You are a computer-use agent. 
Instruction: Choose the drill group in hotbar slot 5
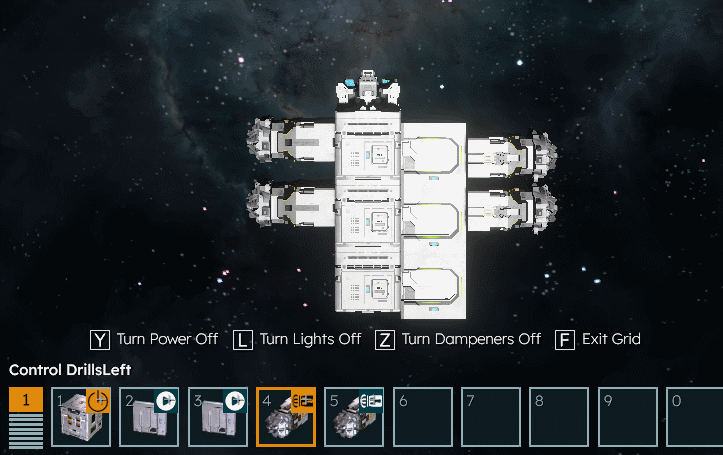tap(354, 417)
